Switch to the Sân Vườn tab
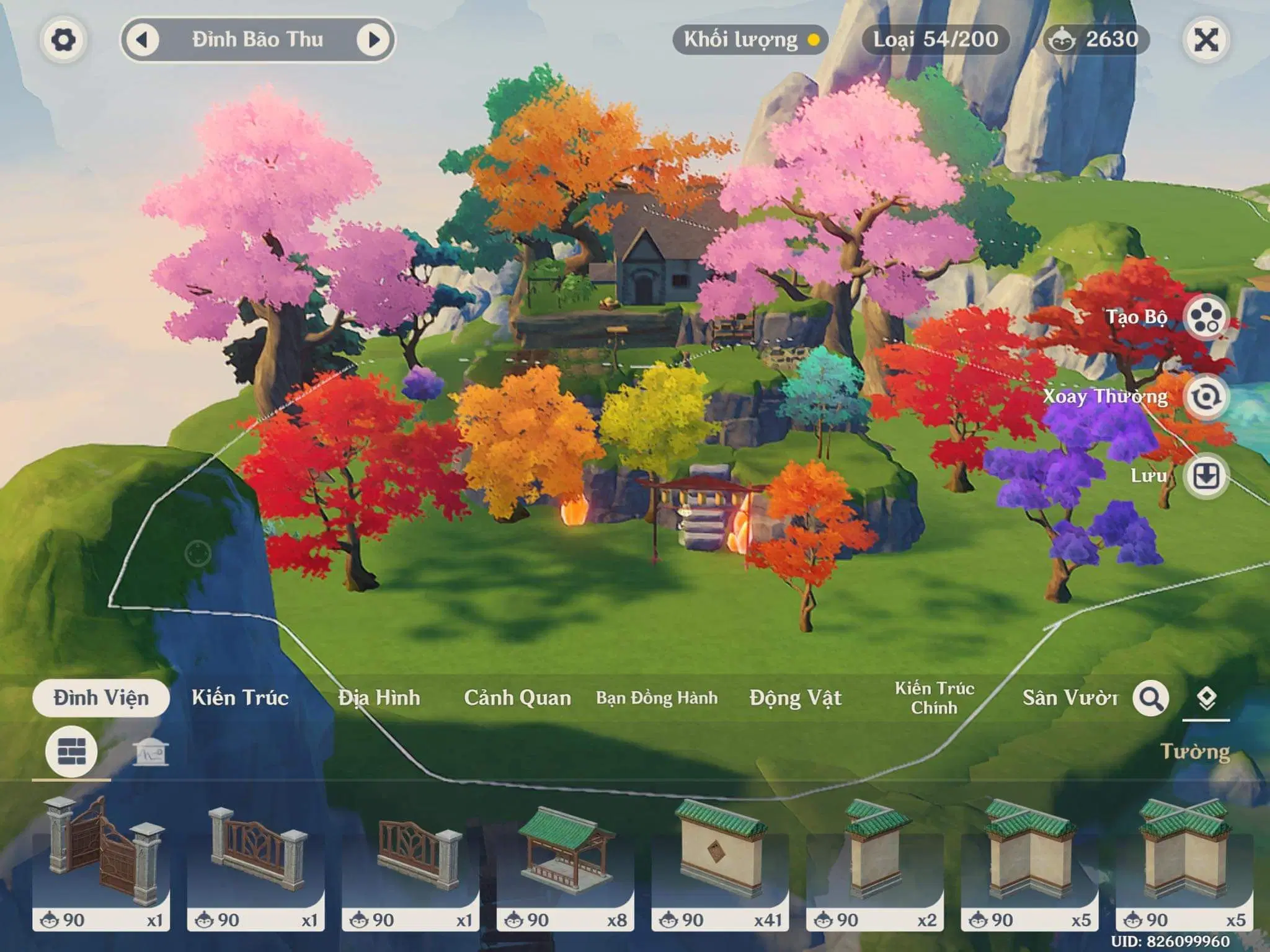1270x952 pixels. pyautogui.click(x=1070, y=698)
